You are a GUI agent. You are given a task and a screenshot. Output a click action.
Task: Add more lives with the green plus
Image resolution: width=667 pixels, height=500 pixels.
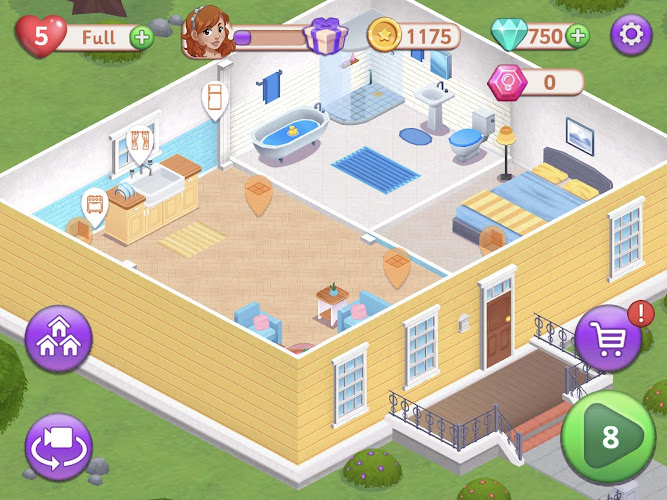(142, 38)
